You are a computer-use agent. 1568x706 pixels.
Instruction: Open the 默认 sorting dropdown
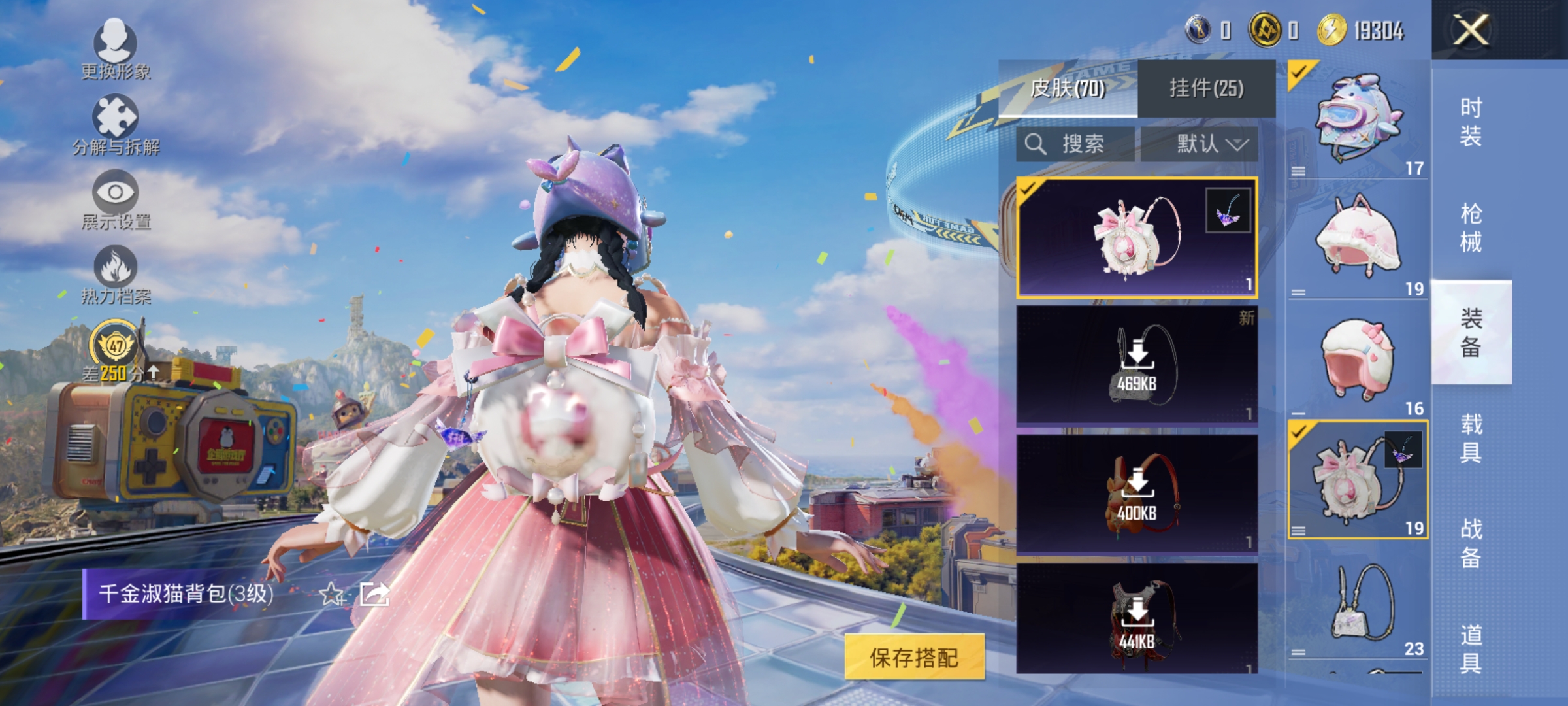[x=1210, y=144]
